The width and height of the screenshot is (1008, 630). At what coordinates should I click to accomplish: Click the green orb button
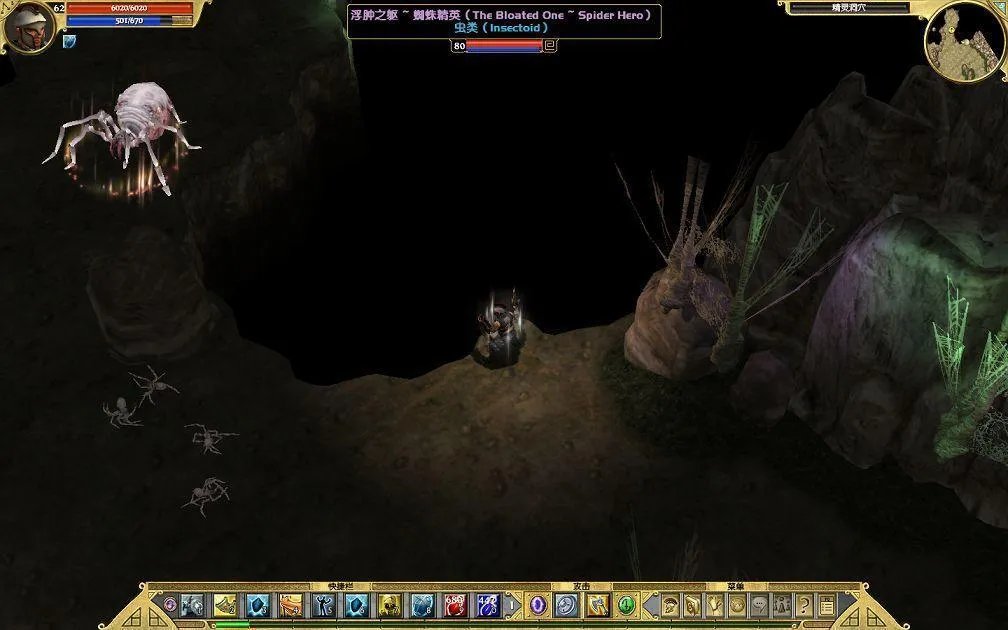click(x=626, y=605)
